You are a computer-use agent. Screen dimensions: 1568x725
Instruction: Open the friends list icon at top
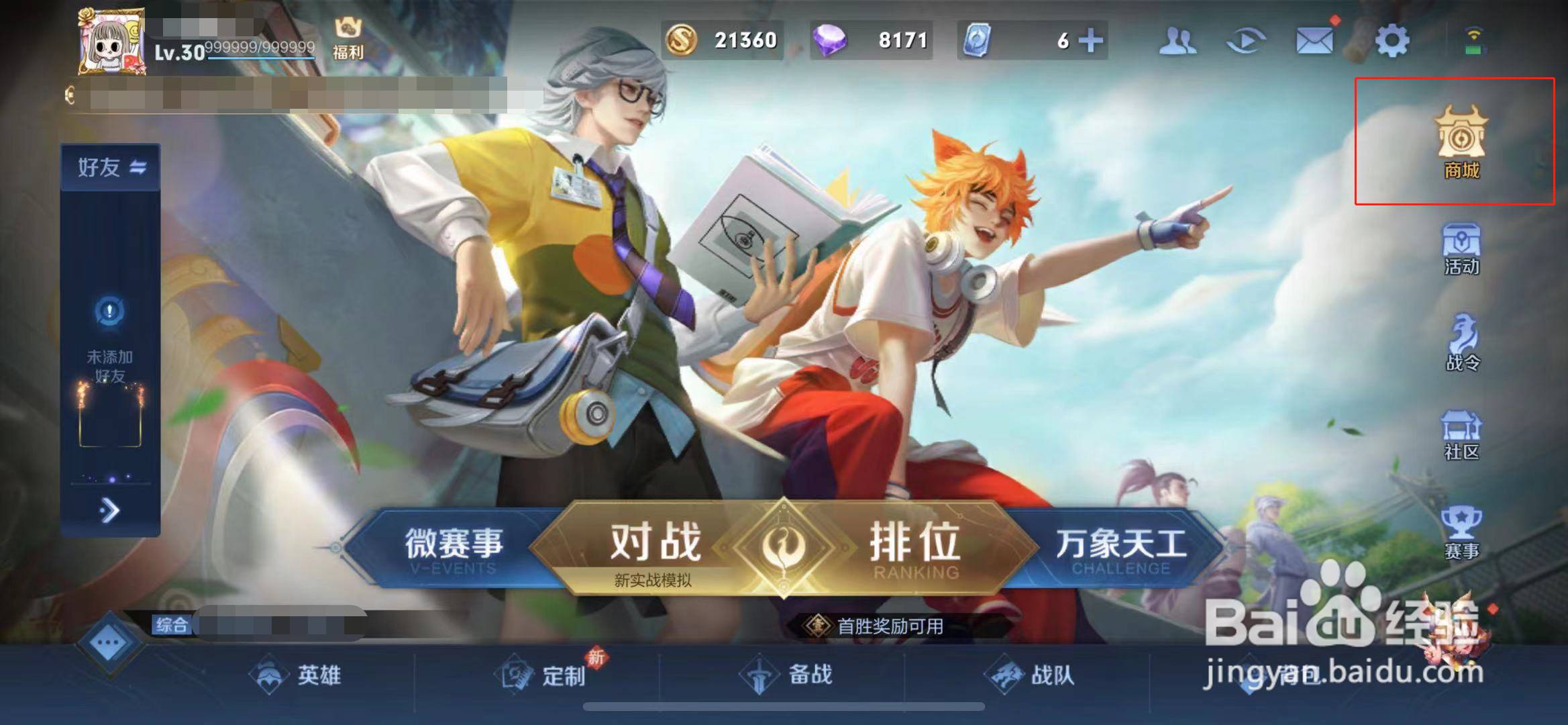pos(1178,40)
